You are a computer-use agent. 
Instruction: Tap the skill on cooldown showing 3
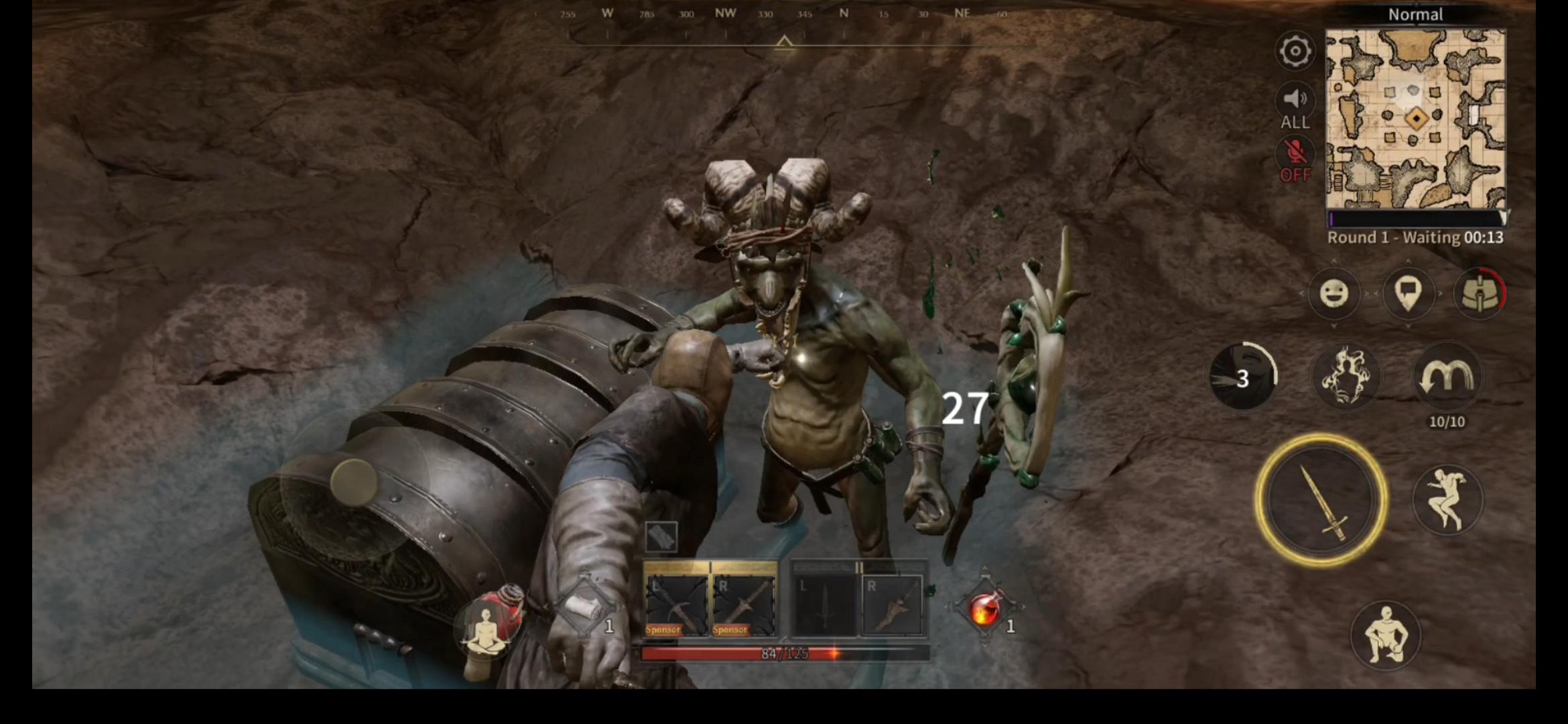click(x=1243, y=377)
